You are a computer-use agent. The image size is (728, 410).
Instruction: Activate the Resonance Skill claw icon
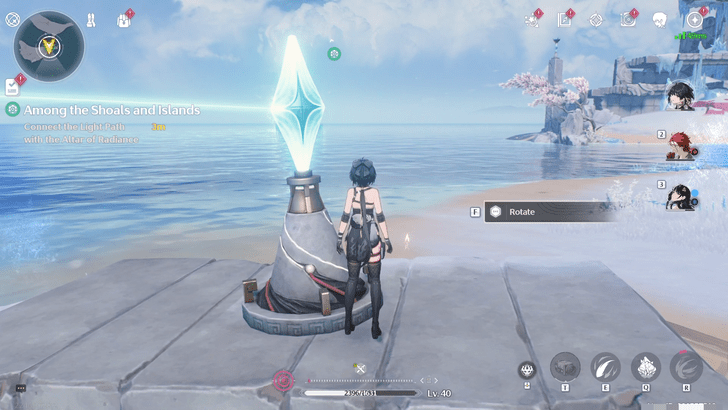point(606,367)
